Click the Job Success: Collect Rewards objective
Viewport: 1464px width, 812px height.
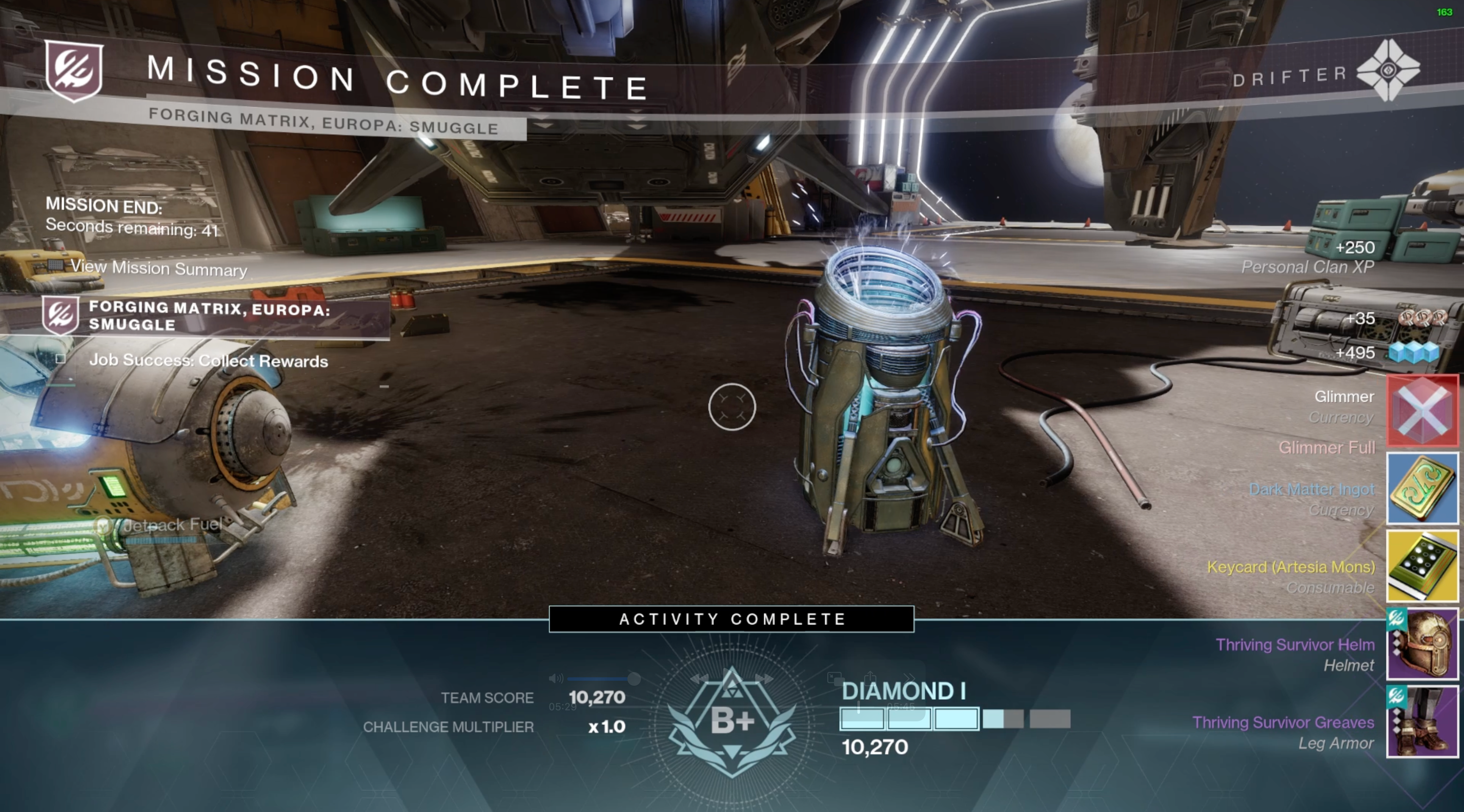pos(208,361)
